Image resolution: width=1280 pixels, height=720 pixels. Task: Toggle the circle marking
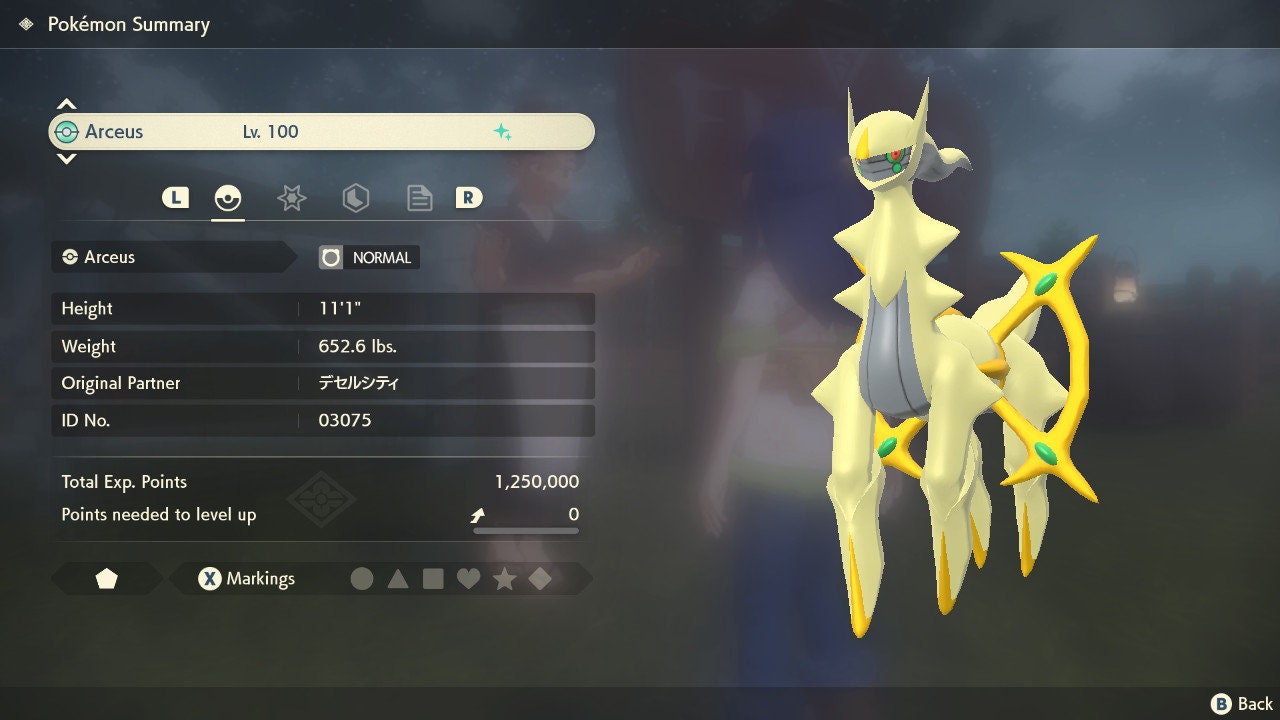(x=362, y=579)
